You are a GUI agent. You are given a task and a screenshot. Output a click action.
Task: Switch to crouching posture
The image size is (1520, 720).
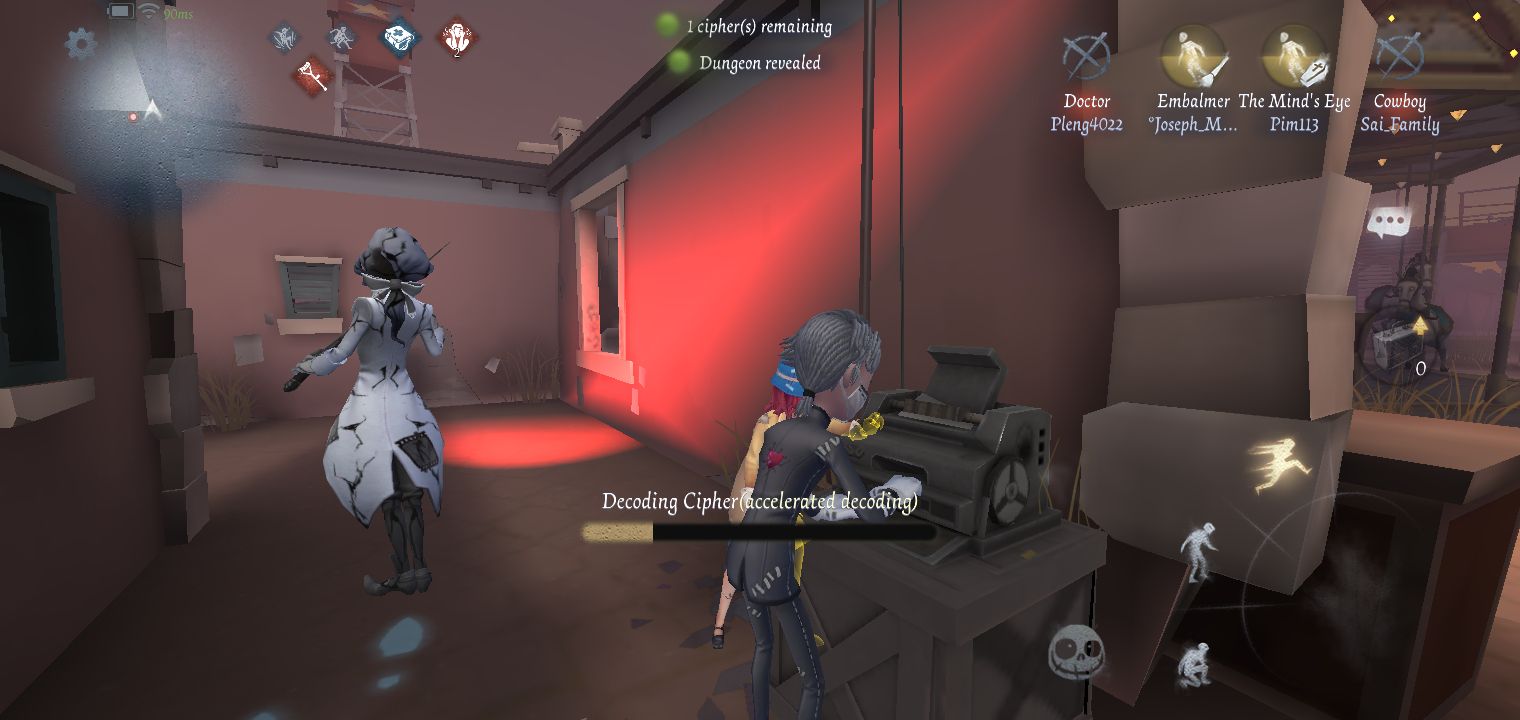(1194, 663)
